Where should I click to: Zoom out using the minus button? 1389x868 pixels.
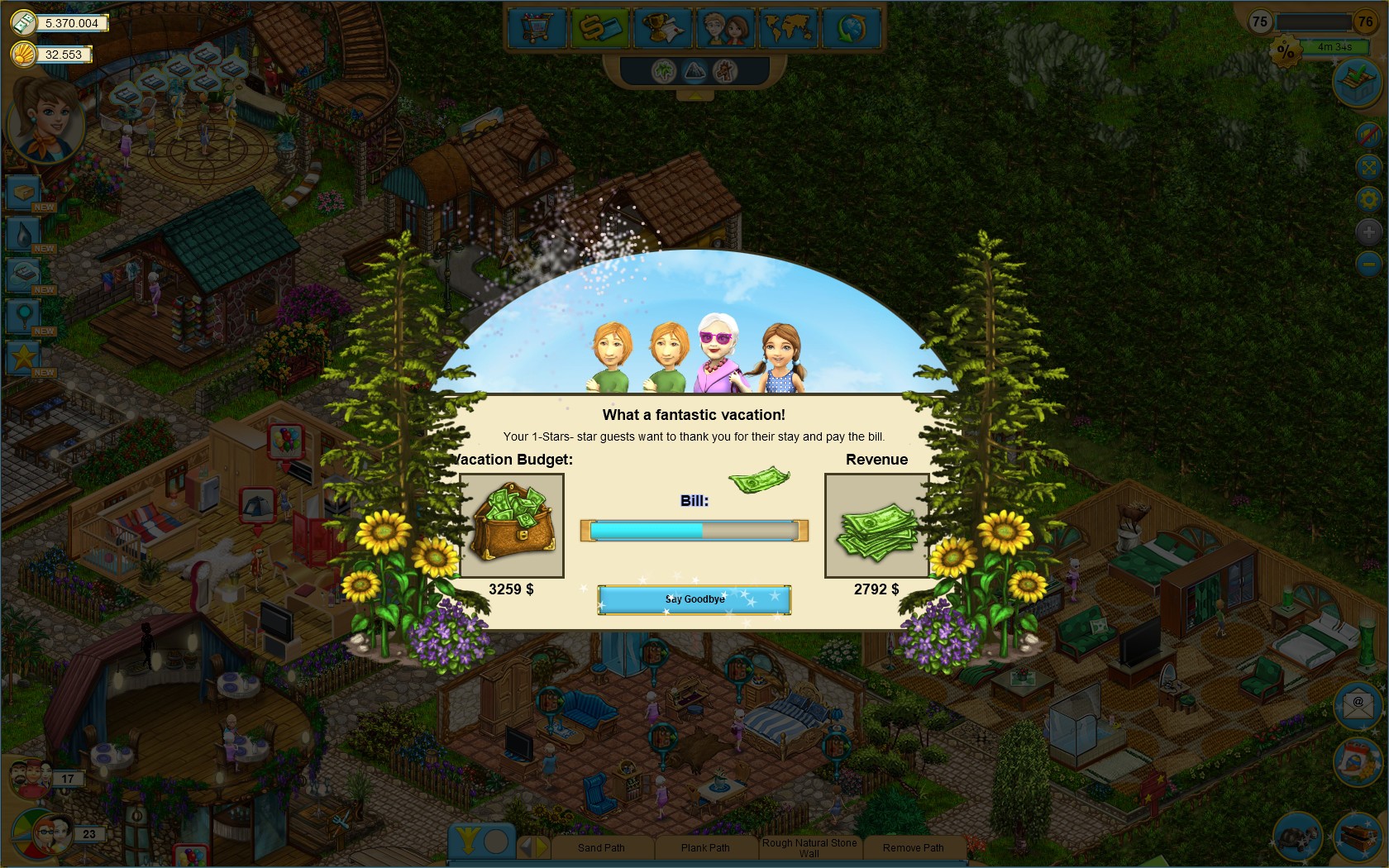[1369, 261]
